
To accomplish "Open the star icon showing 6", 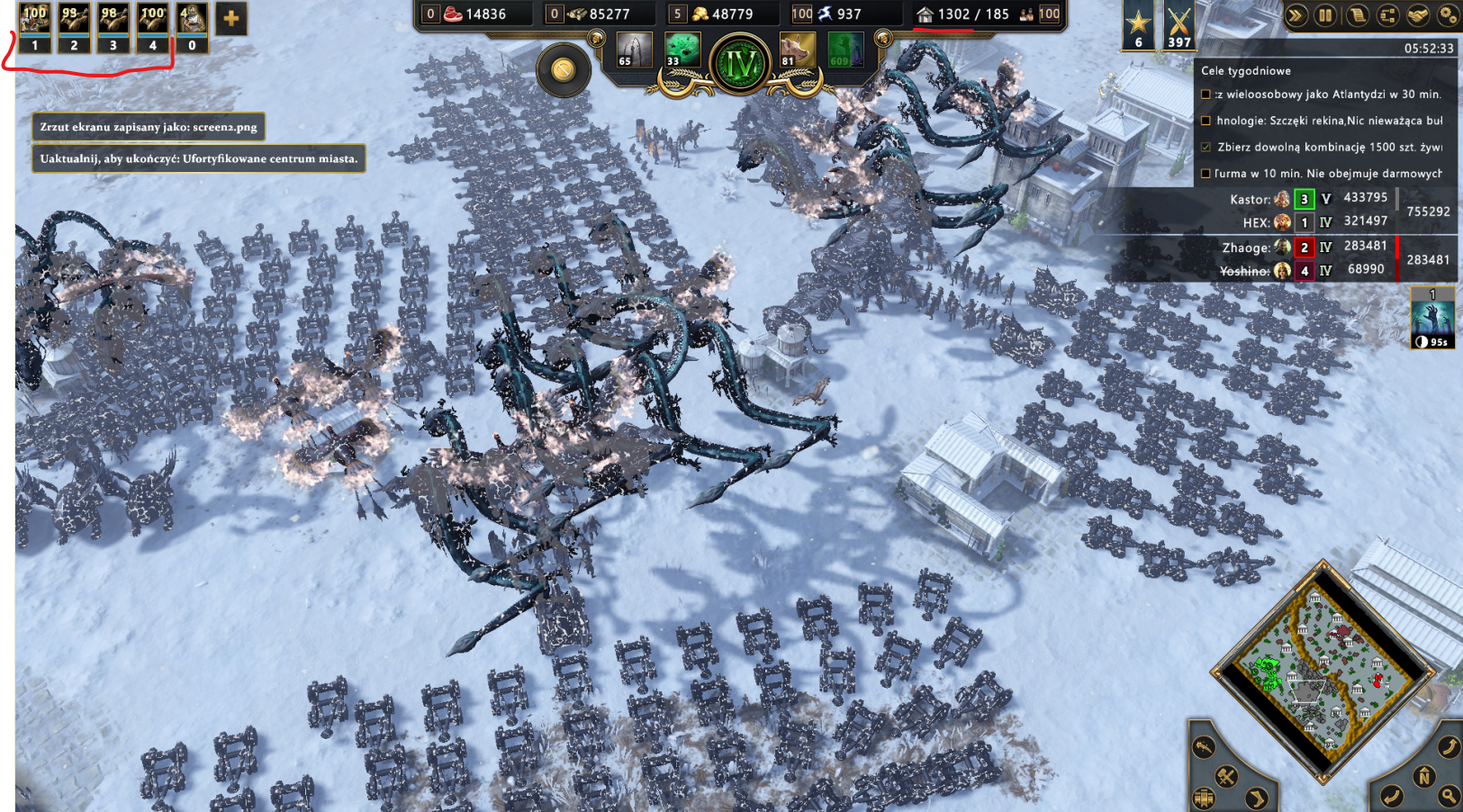I will 1139,25.
